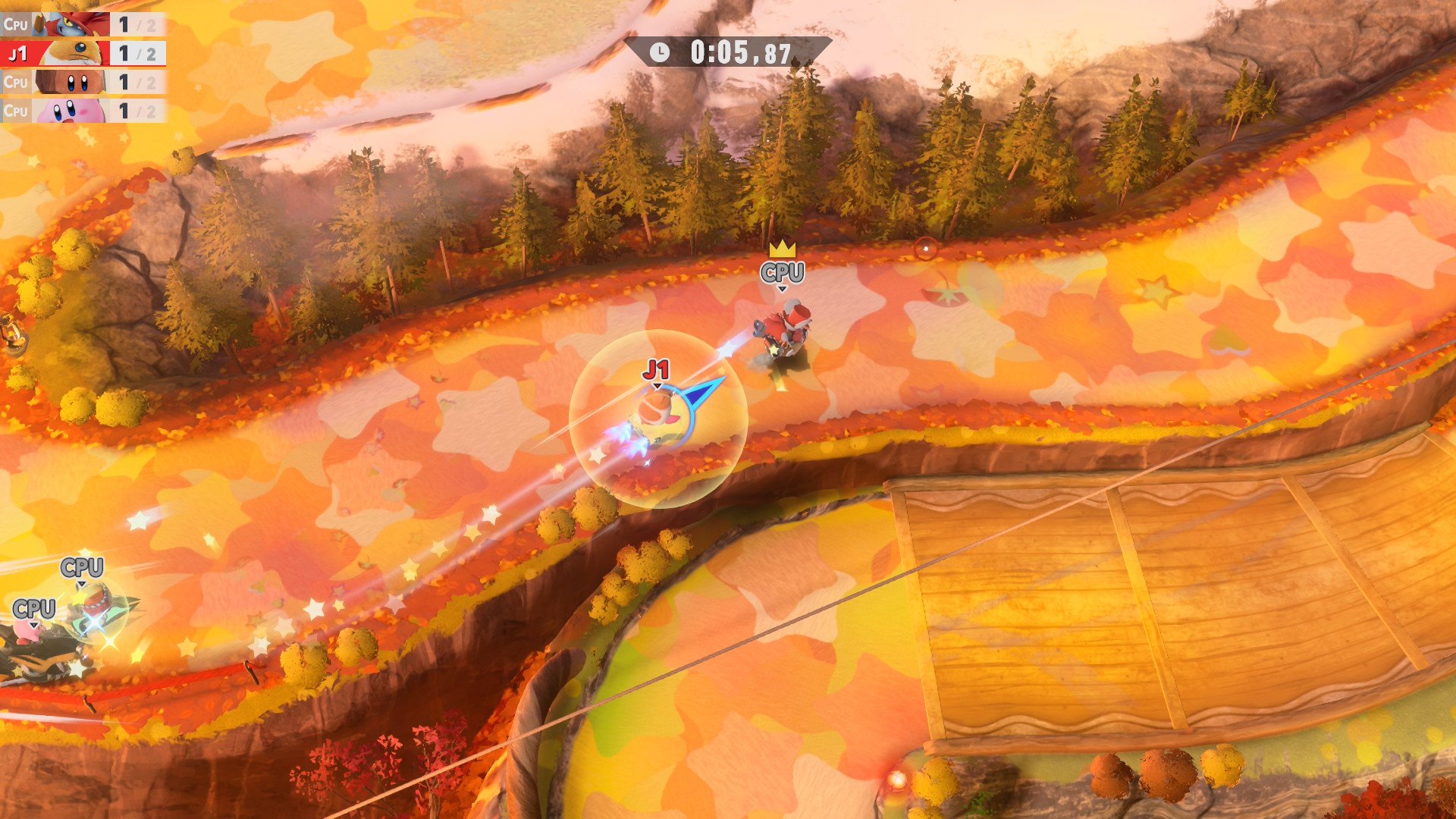Select the J1 player row in standings
This screenshot has height=819, width=1456.
point(82,53)
